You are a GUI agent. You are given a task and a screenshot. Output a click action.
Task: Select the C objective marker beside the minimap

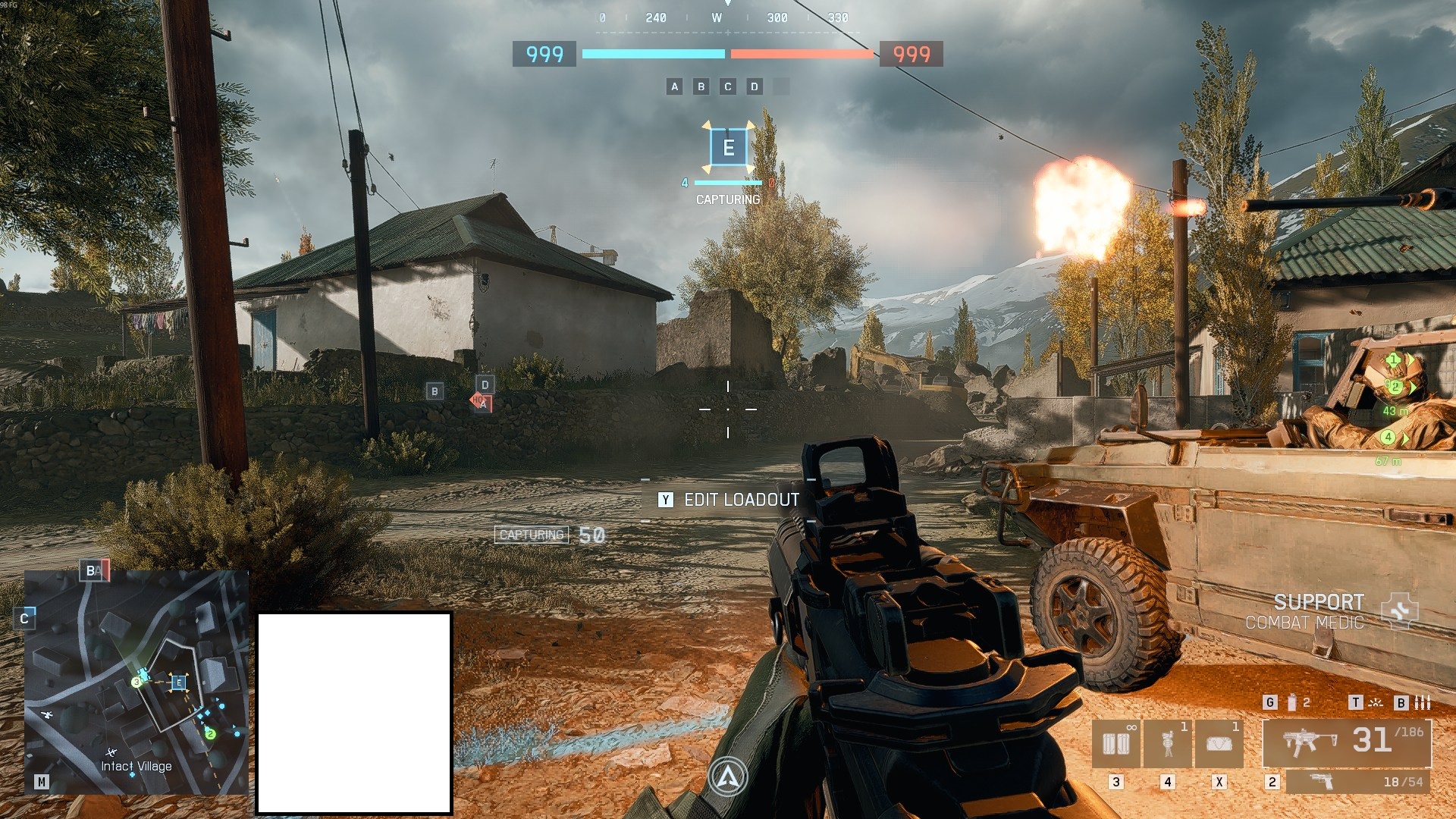(x=24, y=619)
